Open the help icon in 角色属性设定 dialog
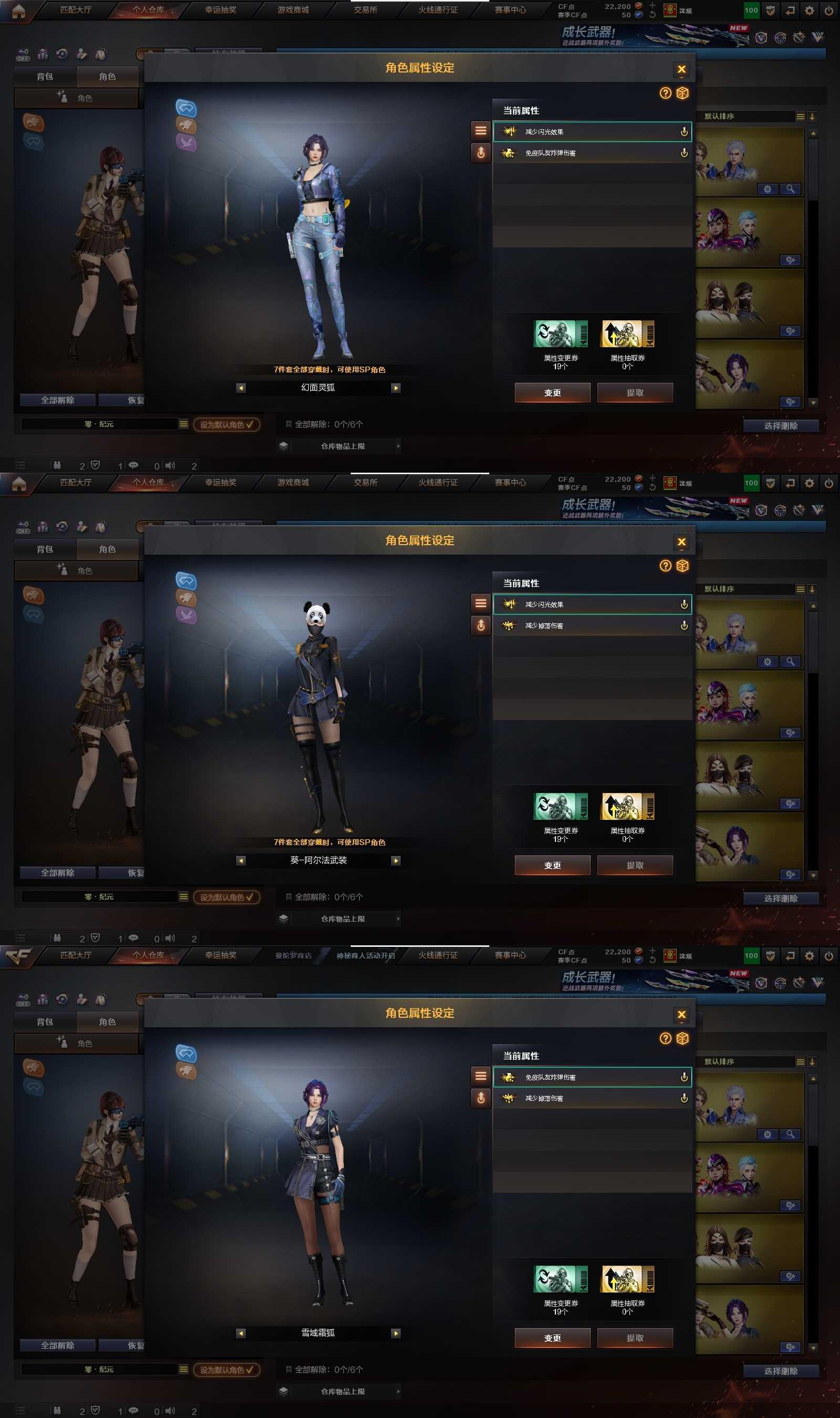The width and height of the screenshot is (840, 1418). click(666, 94)
